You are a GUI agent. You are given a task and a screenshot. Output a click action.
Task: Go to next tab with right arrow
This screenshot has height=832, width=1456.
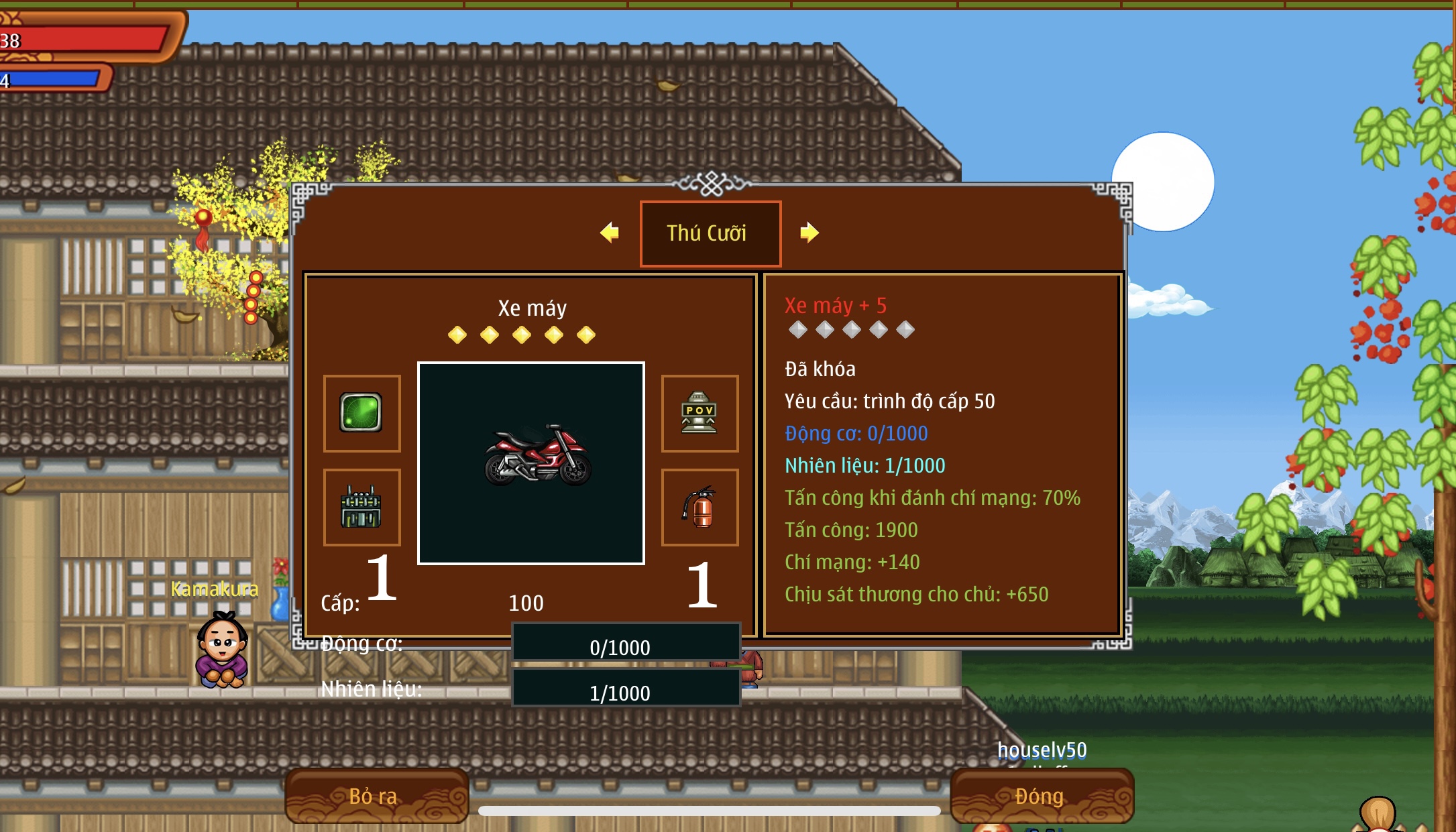[809, 233]
